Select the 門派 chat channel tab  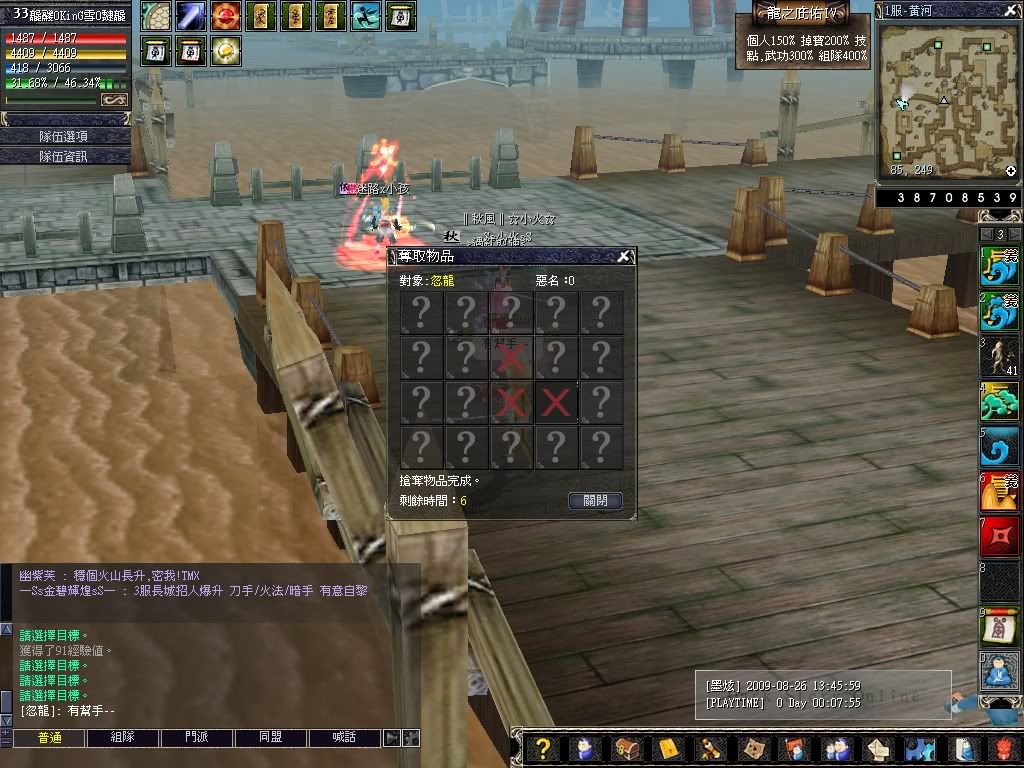click(197, 738)
